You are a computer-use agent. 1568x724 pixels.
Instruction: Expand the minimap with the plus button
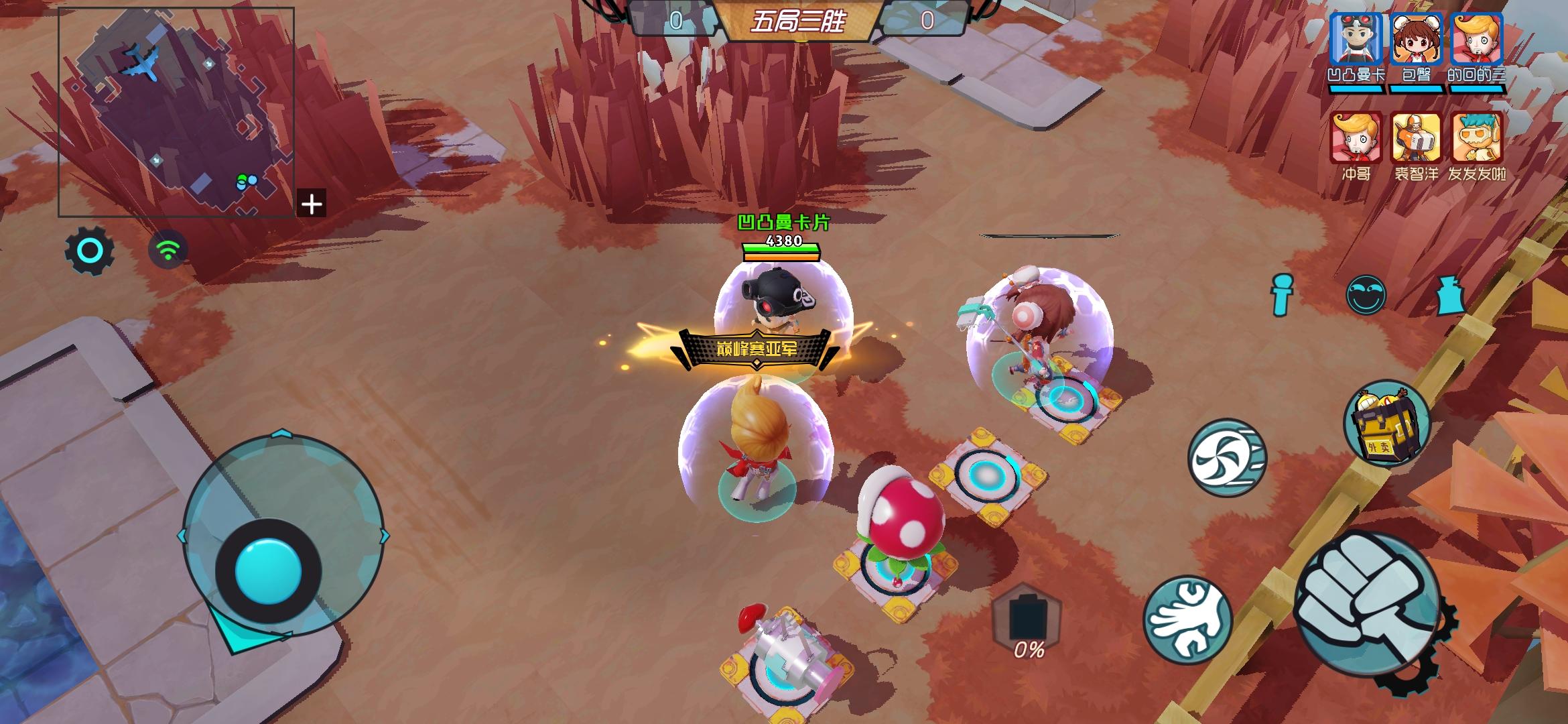pos(312,204)
